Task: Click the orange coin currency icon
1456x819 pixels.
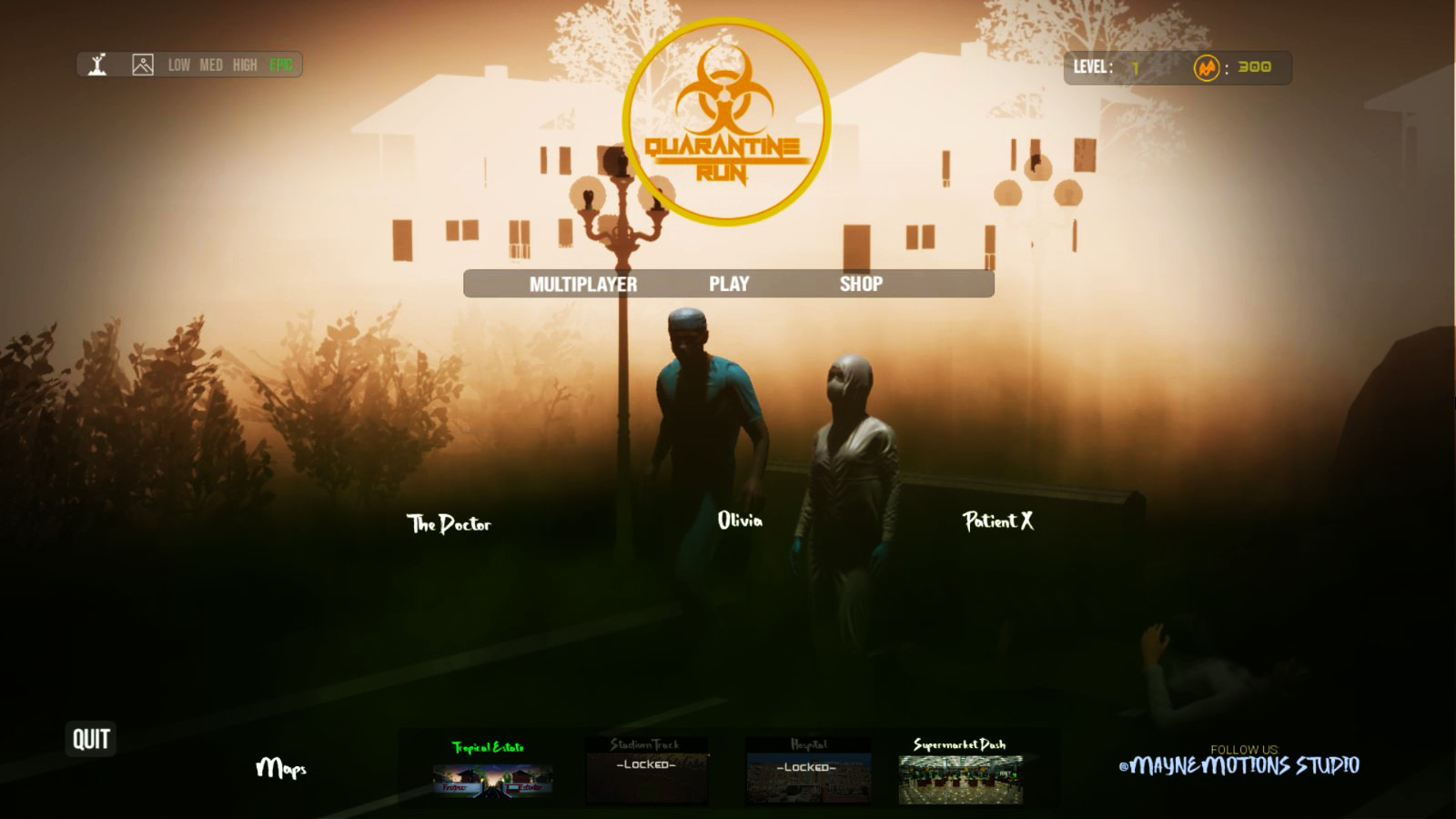Action: pos(1208,66)
